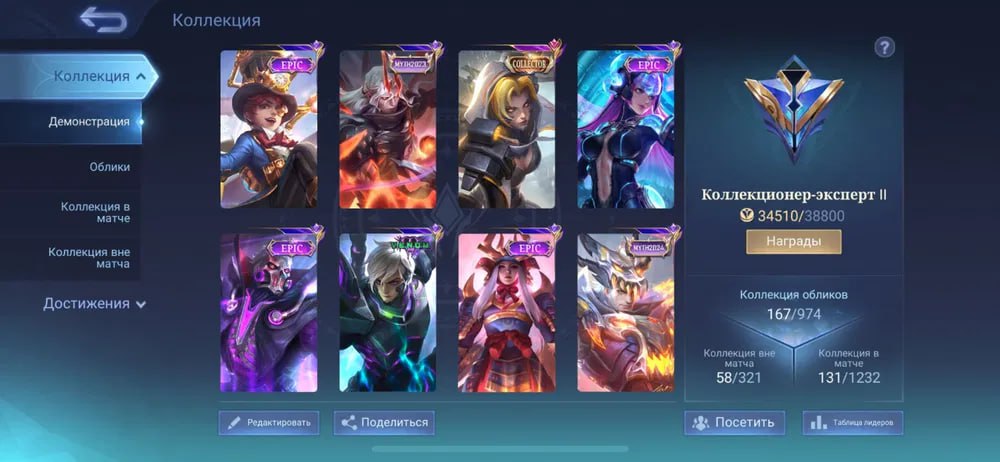Open Коллекция вне матча tab
Viewport: 1000px width, 462px height.
point(89,258)
